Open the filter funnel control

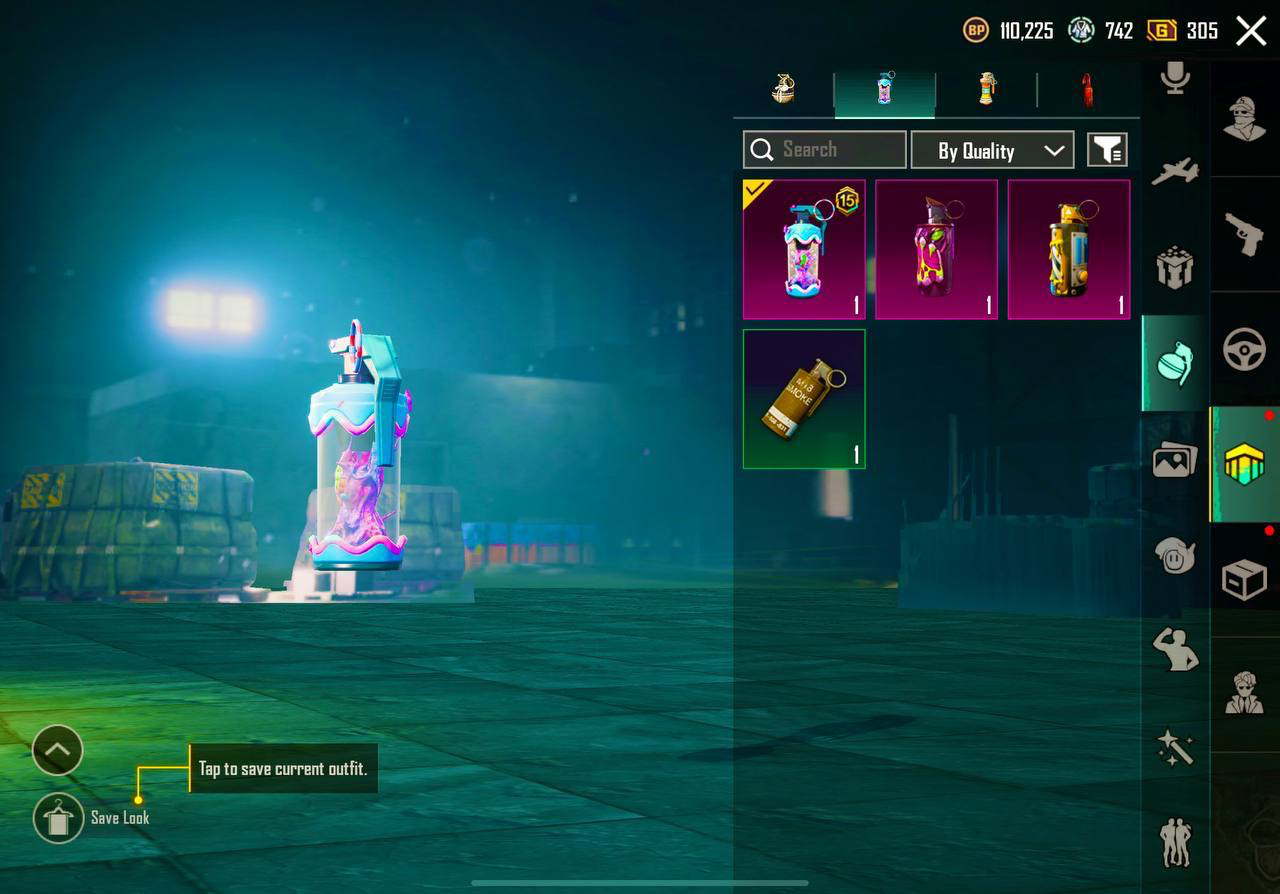click(x=1108, y=150)
